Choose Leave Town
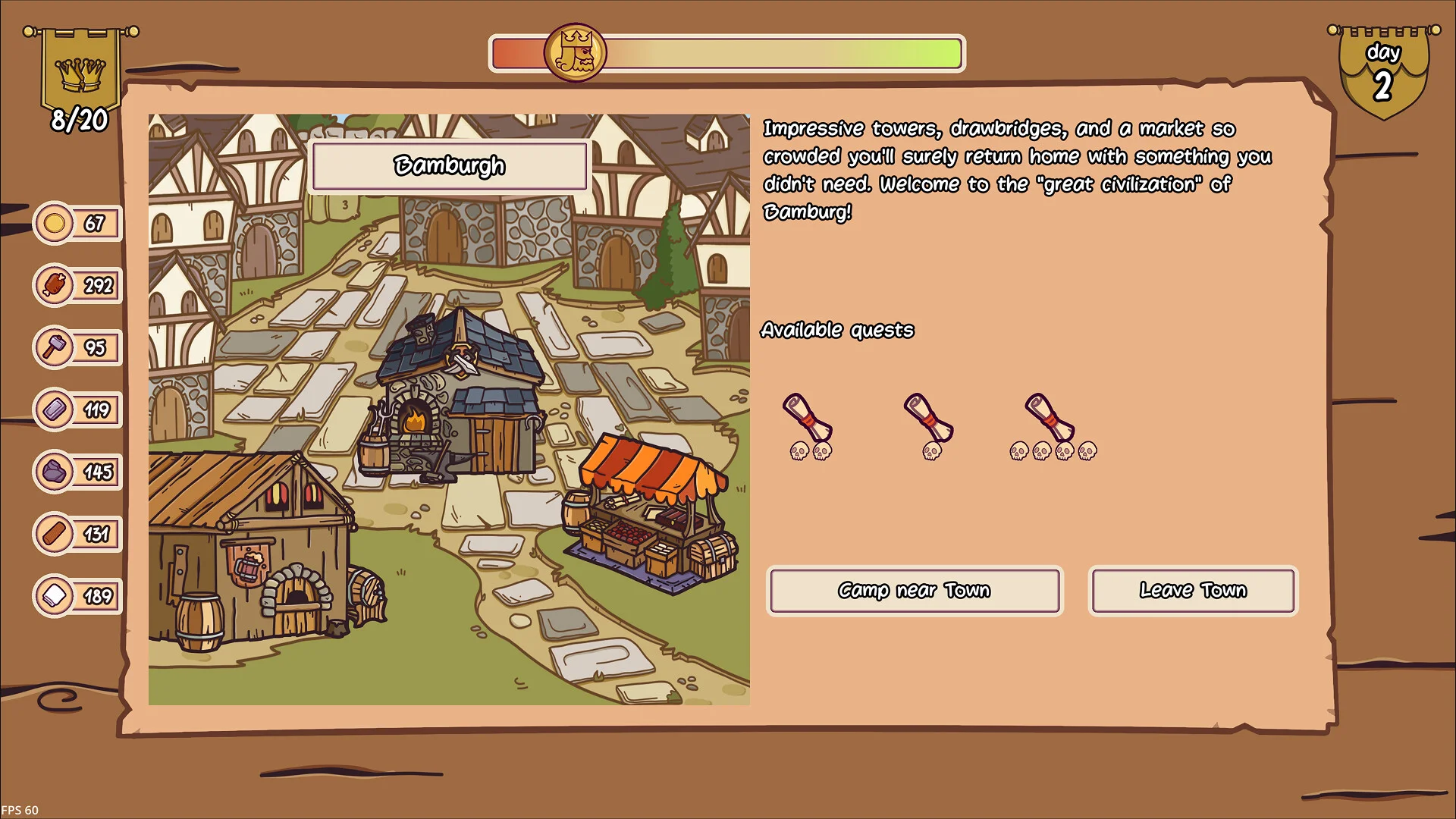 tap(1193, 591)
